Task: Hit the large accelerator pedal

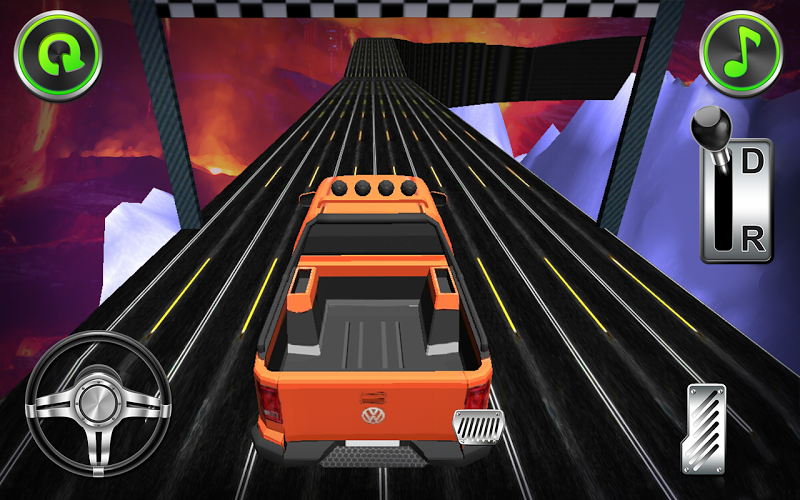Action: (x=703, y=427)
